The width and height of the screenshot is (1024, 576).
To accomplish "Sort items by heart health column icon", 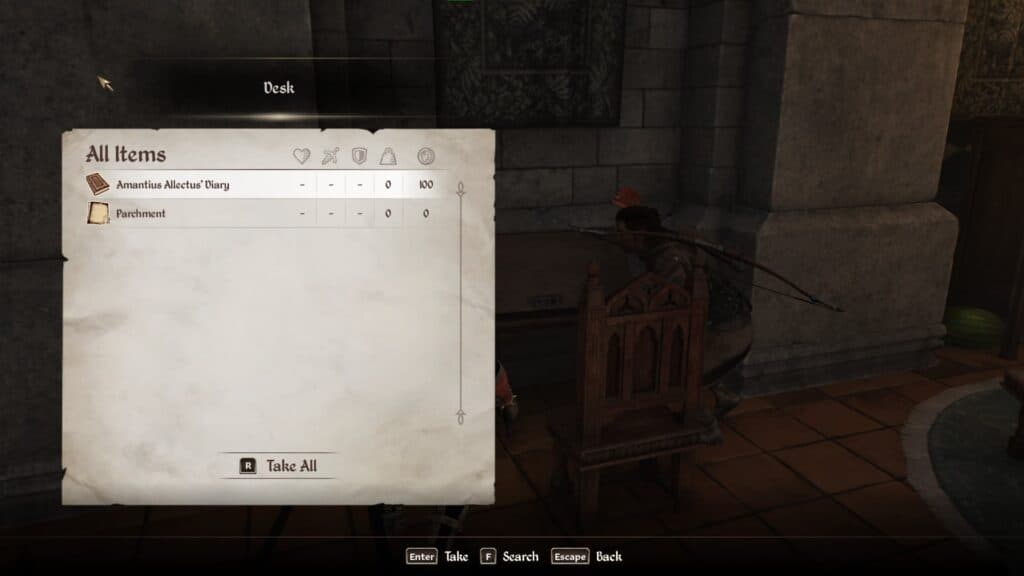I will click(x=301, y=156).
